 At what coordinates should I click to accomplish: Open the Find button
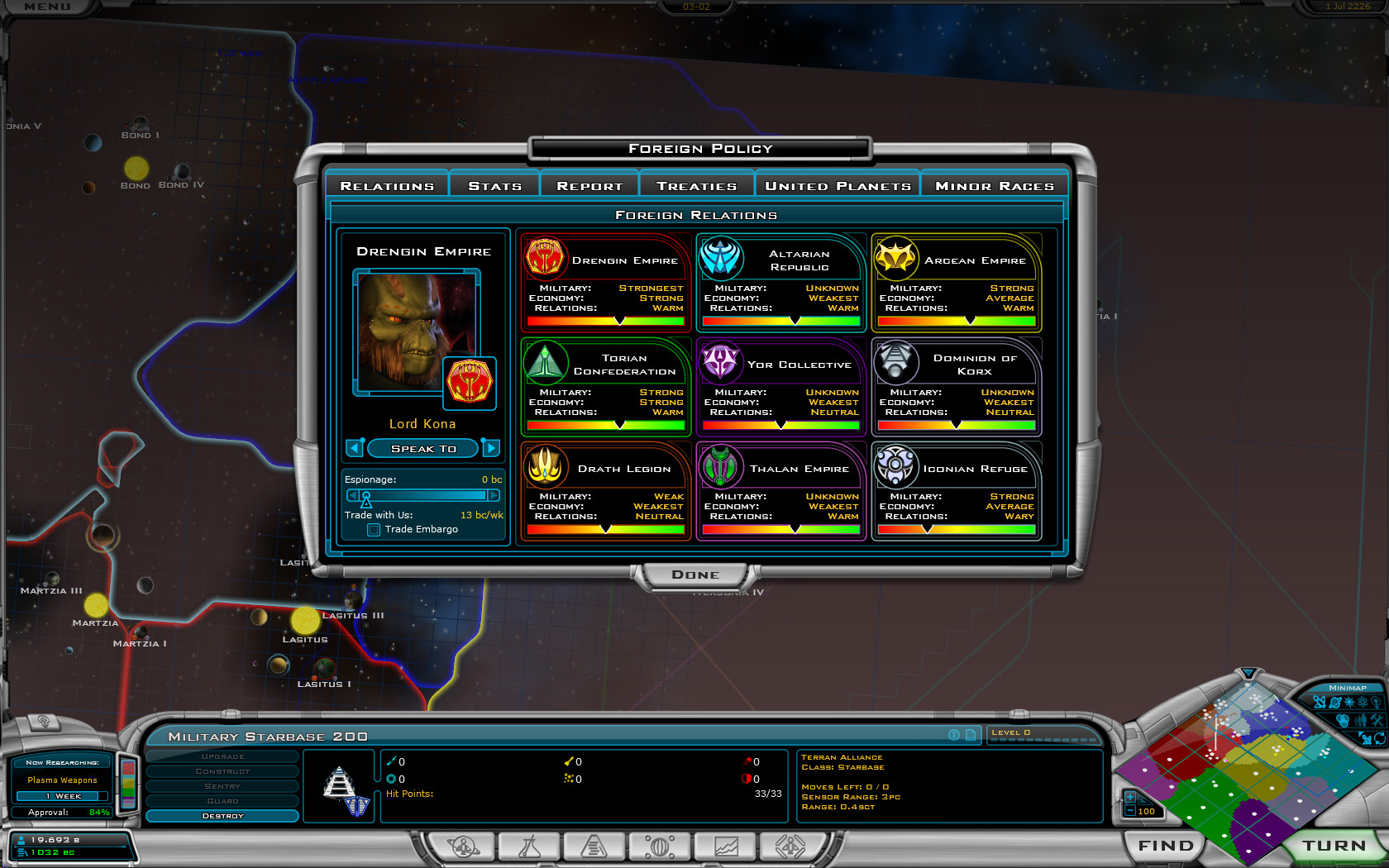[x=1166, y=846]
